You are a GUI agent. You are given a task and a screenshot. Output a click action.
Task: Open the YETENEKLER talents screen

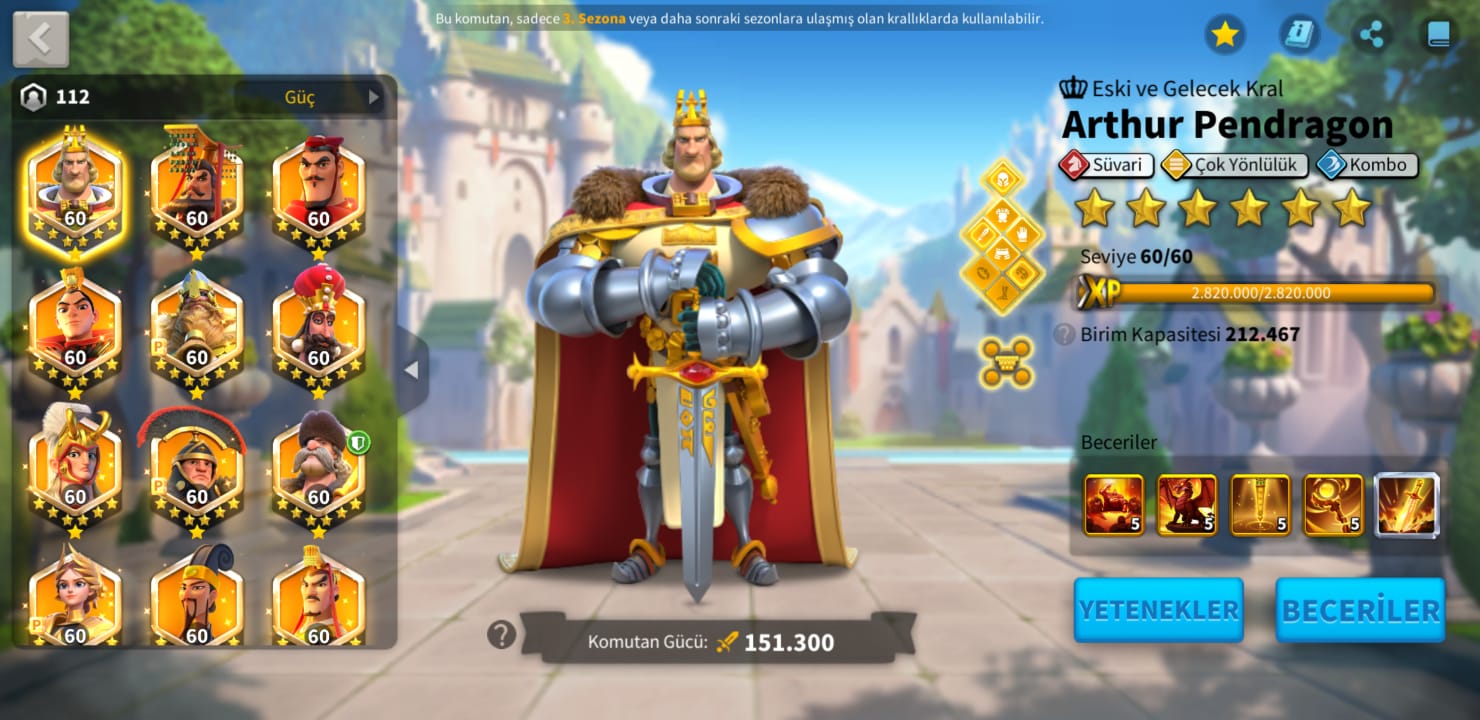tap(1158, 610)
